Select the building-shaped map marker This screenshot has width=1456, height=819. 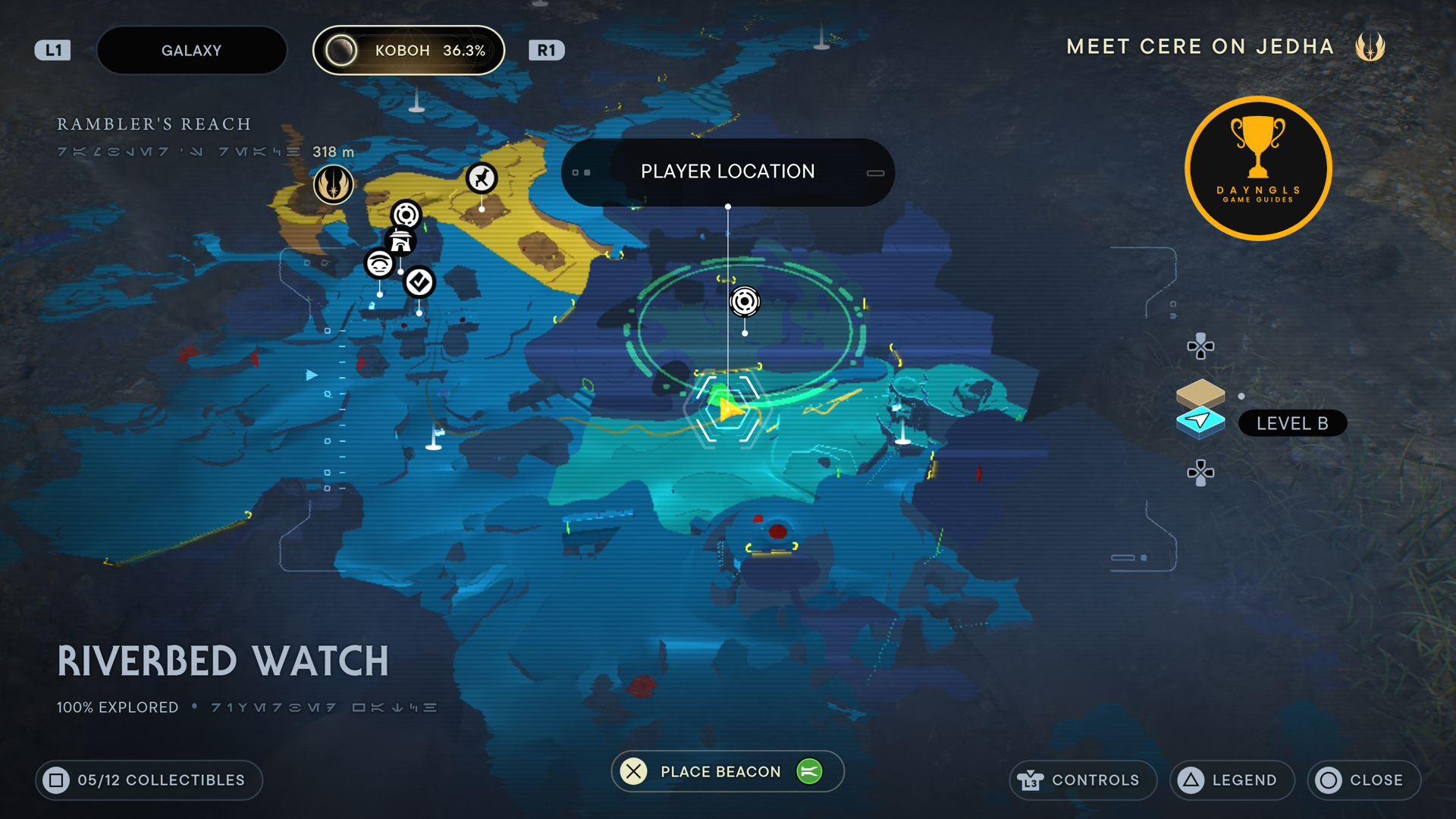coord(400,241)
